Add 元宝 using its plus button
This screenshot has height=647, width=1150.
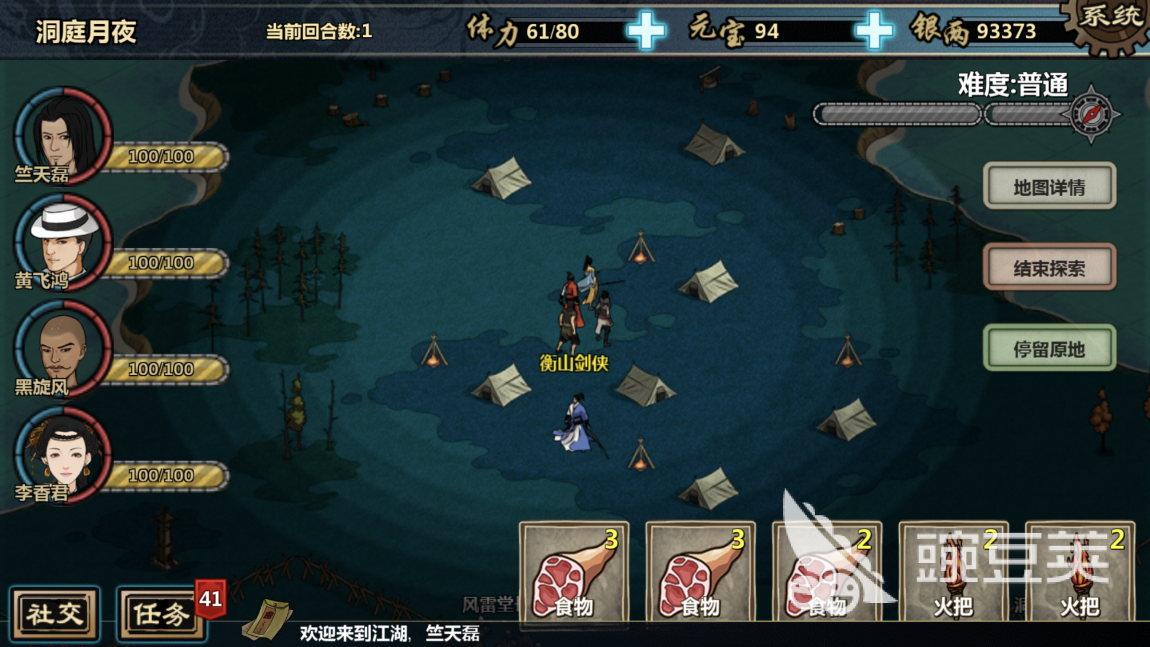tap(873, 31)
